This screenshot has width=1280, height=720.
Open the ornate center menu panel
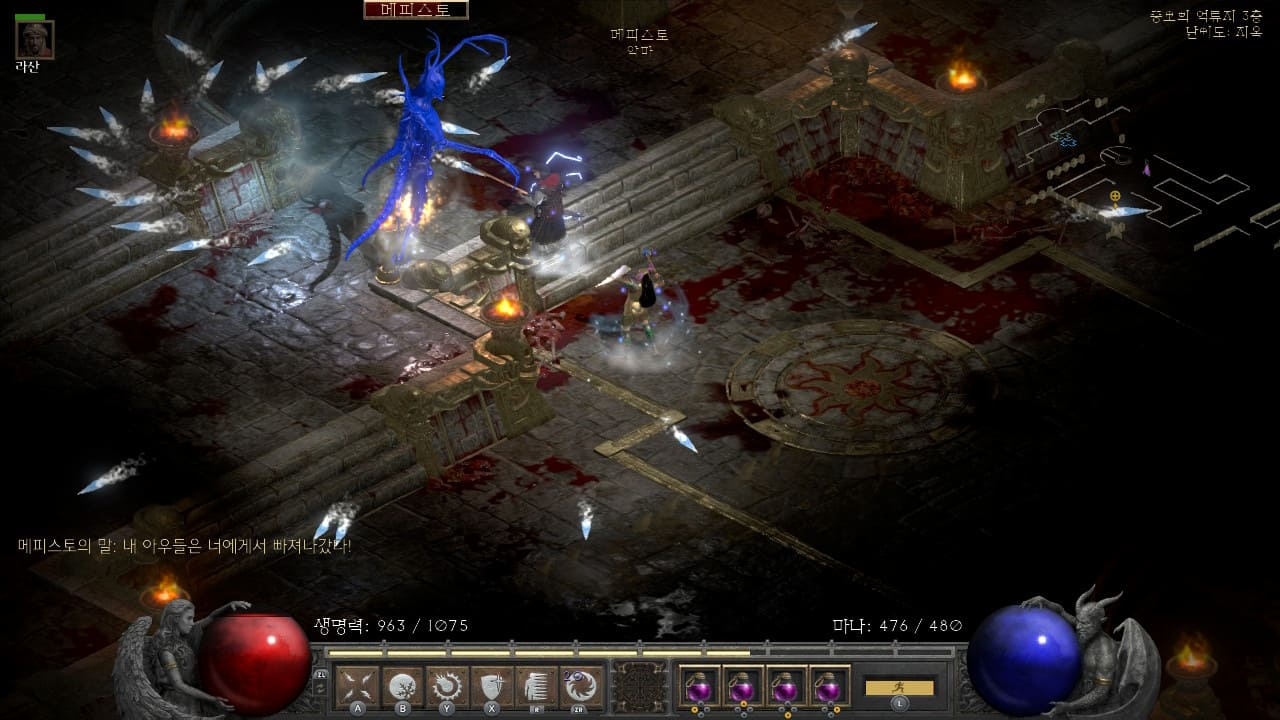(640, 686)
